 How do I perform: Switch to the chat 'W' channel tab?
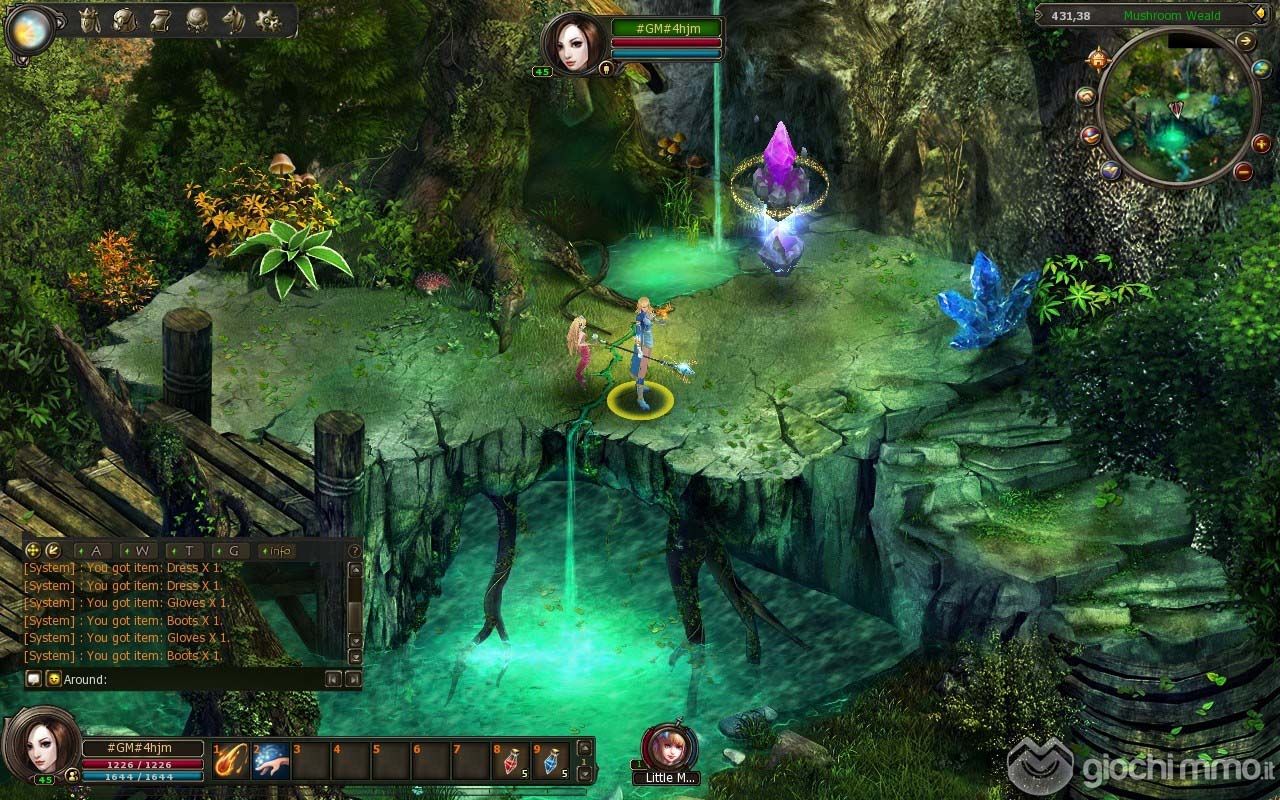[142, 550]
